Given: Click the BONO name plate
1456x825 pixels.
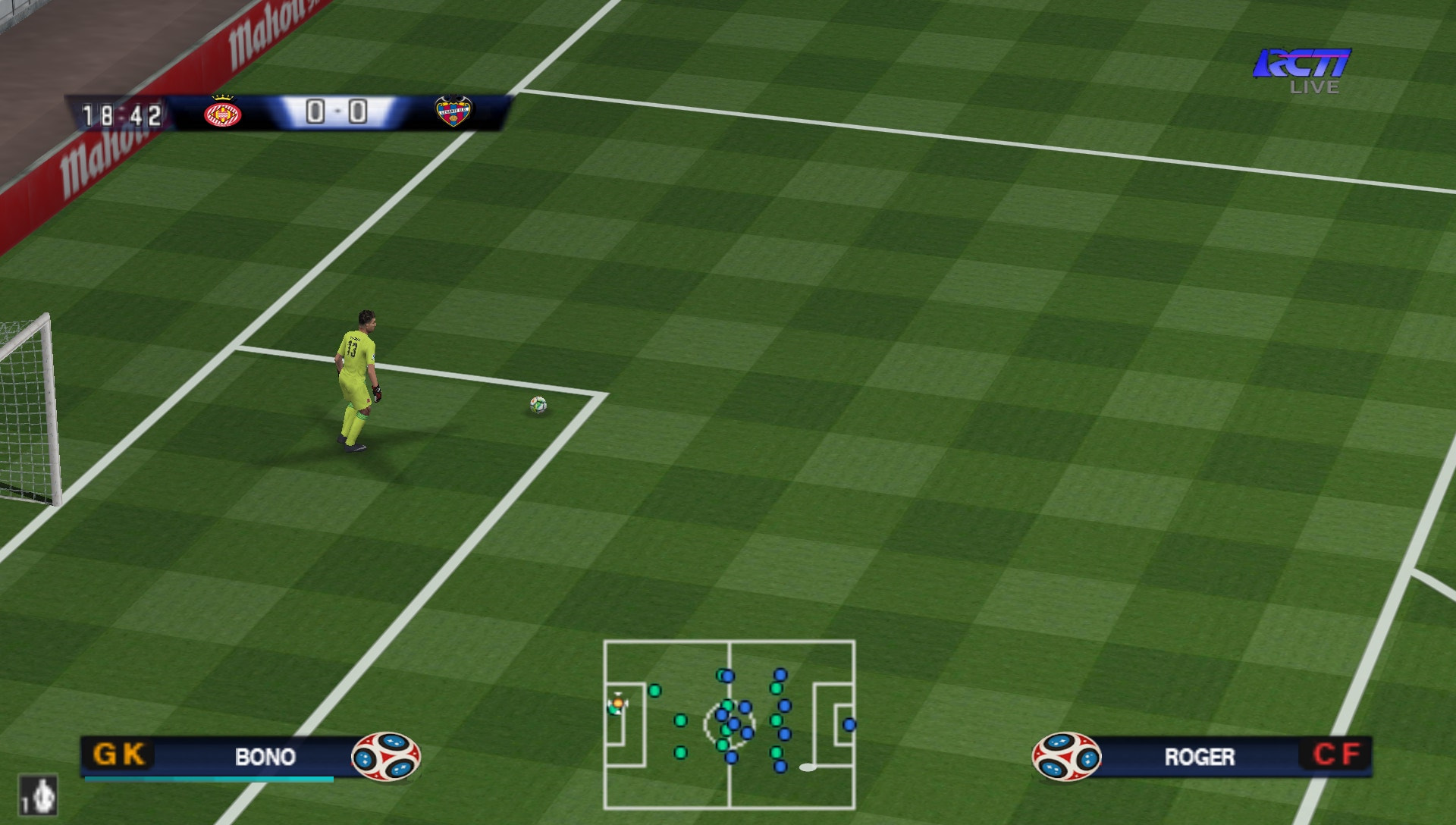Looking at the screenshot, I should coord(264,758).
